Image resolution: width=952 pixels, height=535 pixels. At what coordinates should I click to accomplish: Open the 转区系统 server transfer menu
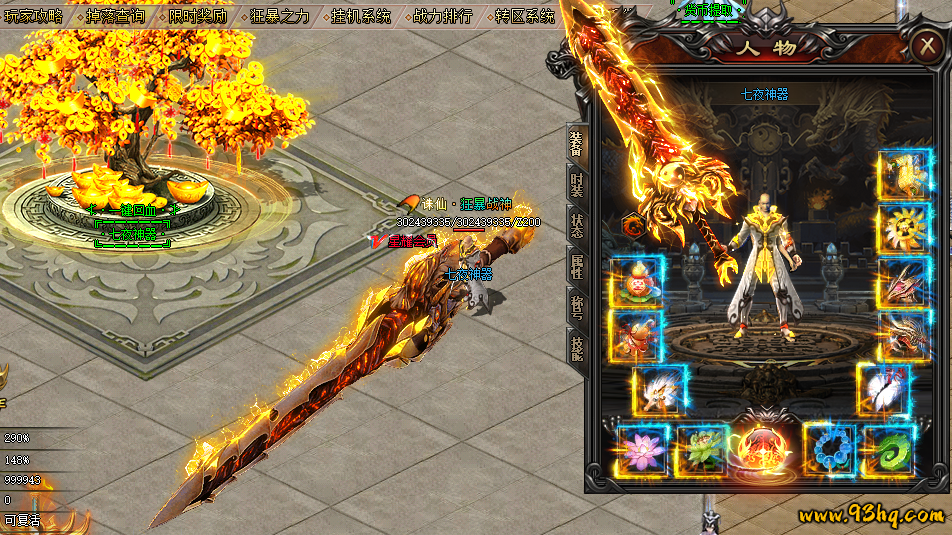click(x=524, y=16)
